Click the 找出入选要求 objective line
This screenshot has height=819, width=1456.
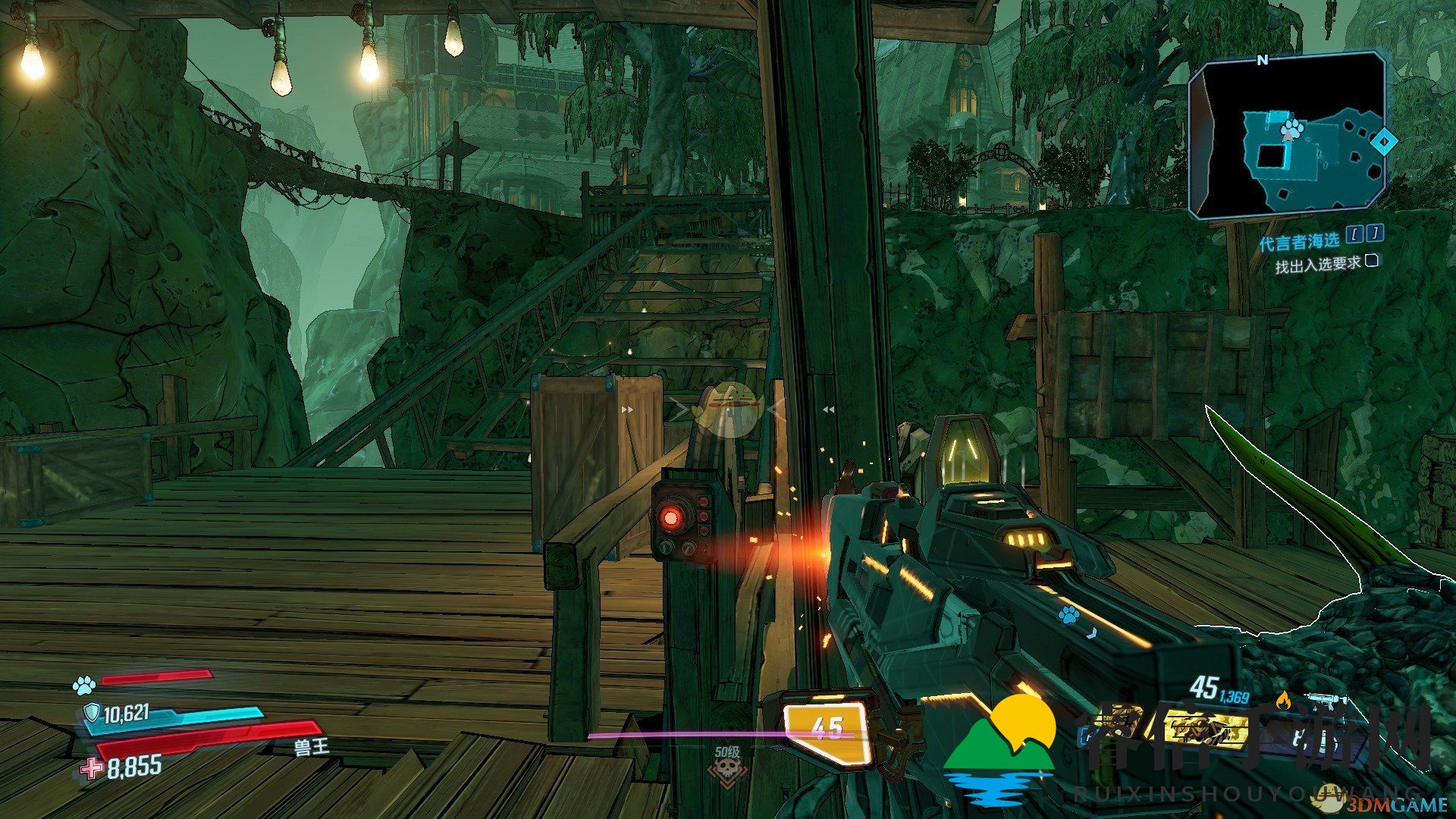click(x=1317, y=265)
